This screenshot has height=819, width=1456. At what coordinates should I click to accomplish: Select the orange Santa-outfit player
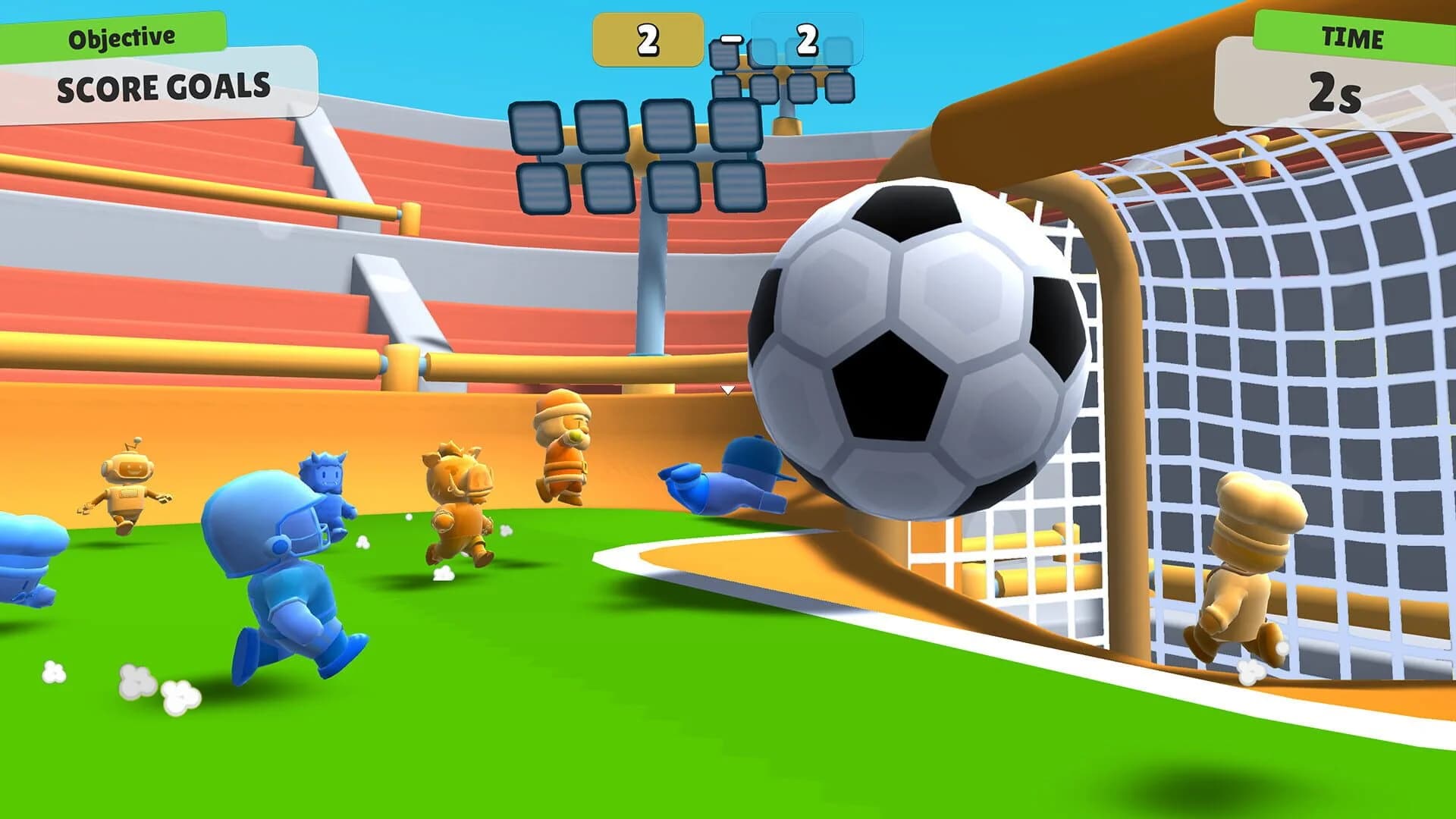click(565, 447)
